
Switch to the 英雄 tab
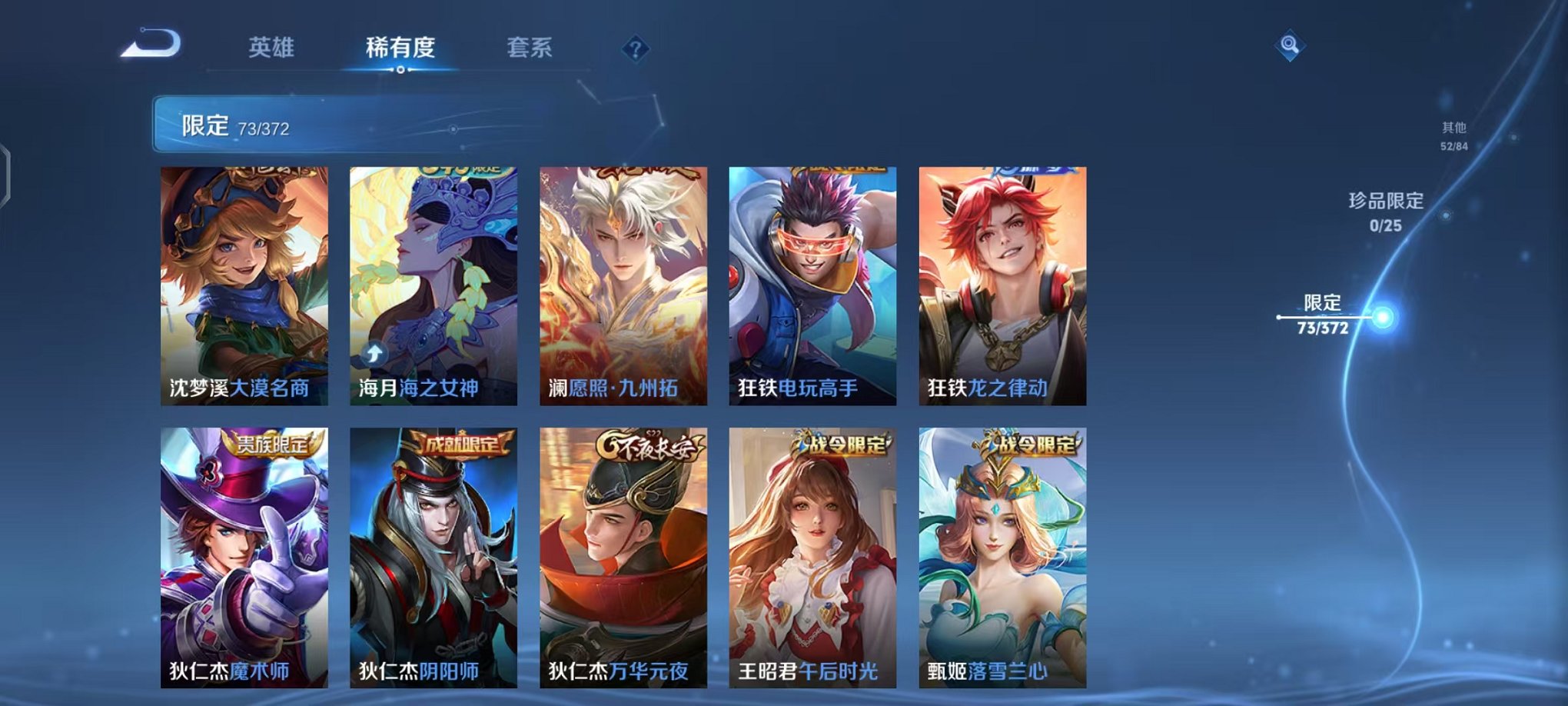[x=271, y=48]
